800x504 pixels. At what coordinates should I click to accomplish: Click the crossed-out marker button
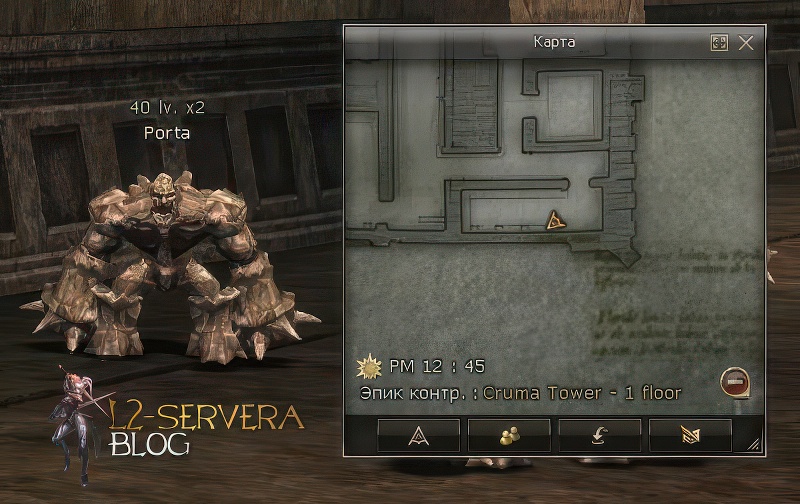pyautogui.click(x=690, y=435)
